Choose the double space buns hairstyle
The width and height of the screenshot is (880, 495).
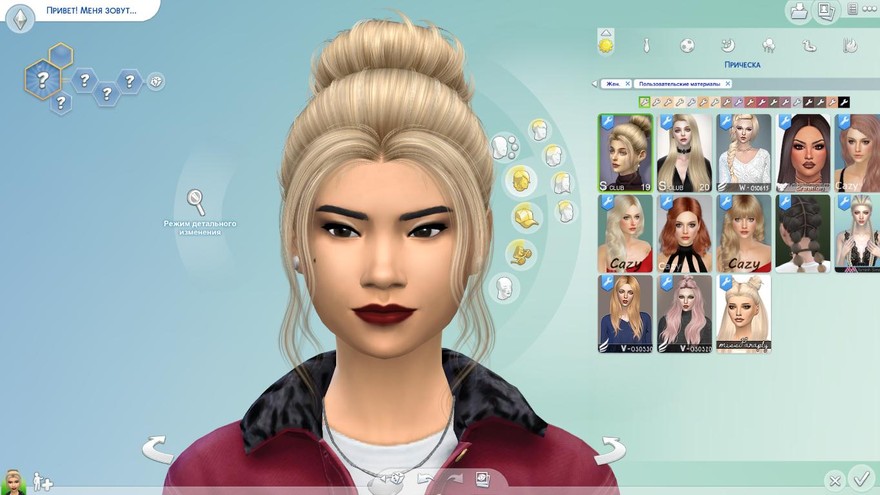pos(744,314)
